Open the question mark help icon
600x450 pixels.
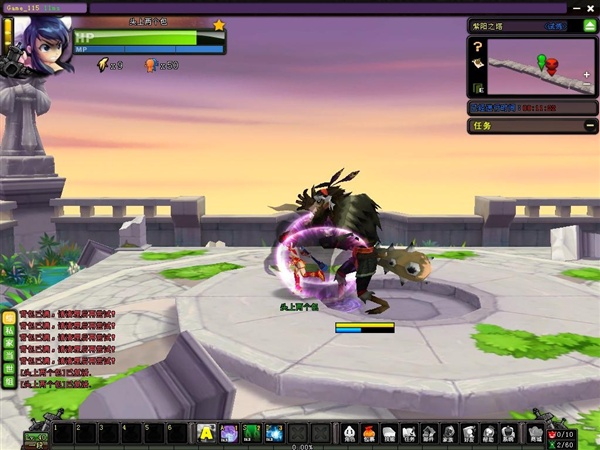(x=479, y=46)
